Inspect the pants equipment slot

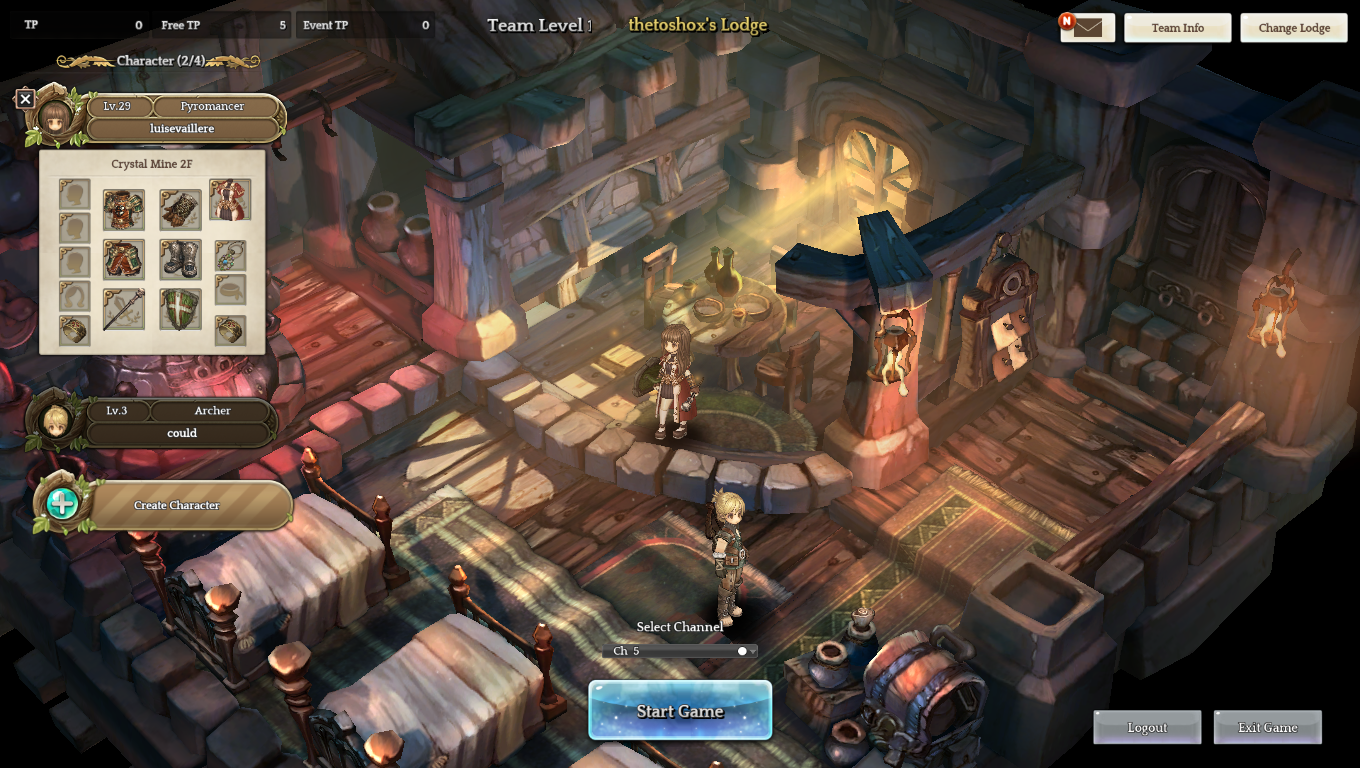tap(123, 260)
